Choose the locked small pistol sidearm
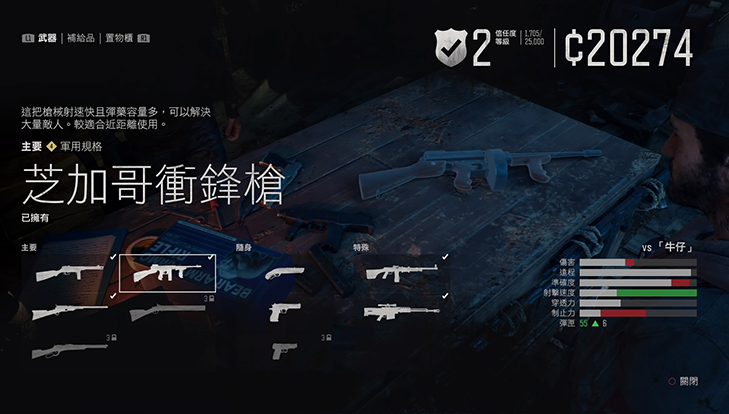This screenshot has height=414, width=729. [285, 351]
